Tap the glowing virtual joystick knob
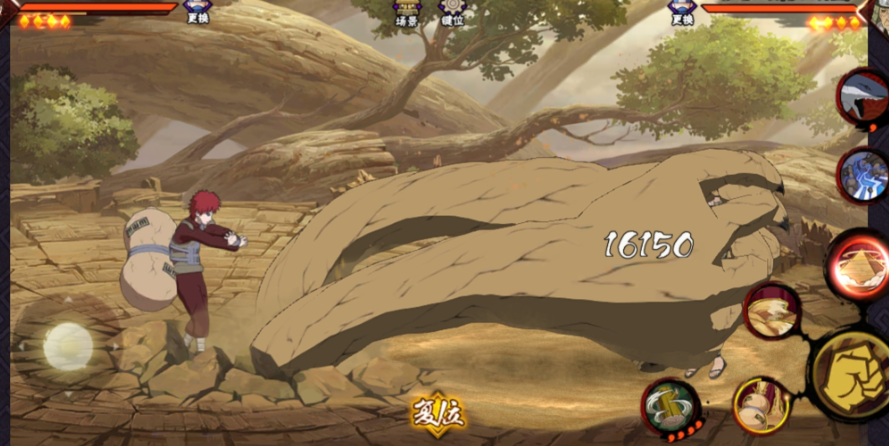The height and width of the screenshot is (446, 889). tap(68, 346)
